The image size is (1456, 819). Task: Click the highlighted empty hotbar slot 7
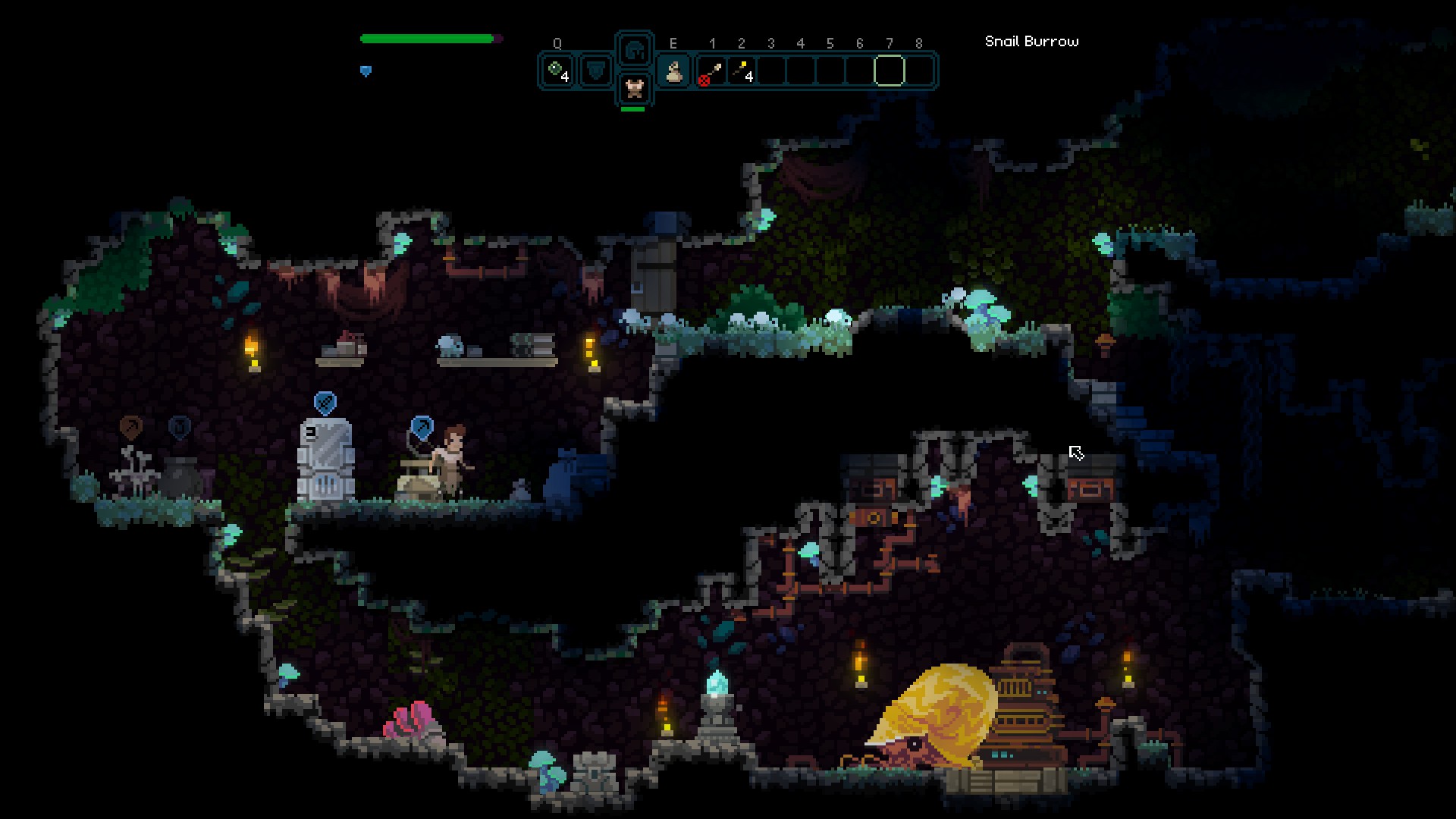889,71
